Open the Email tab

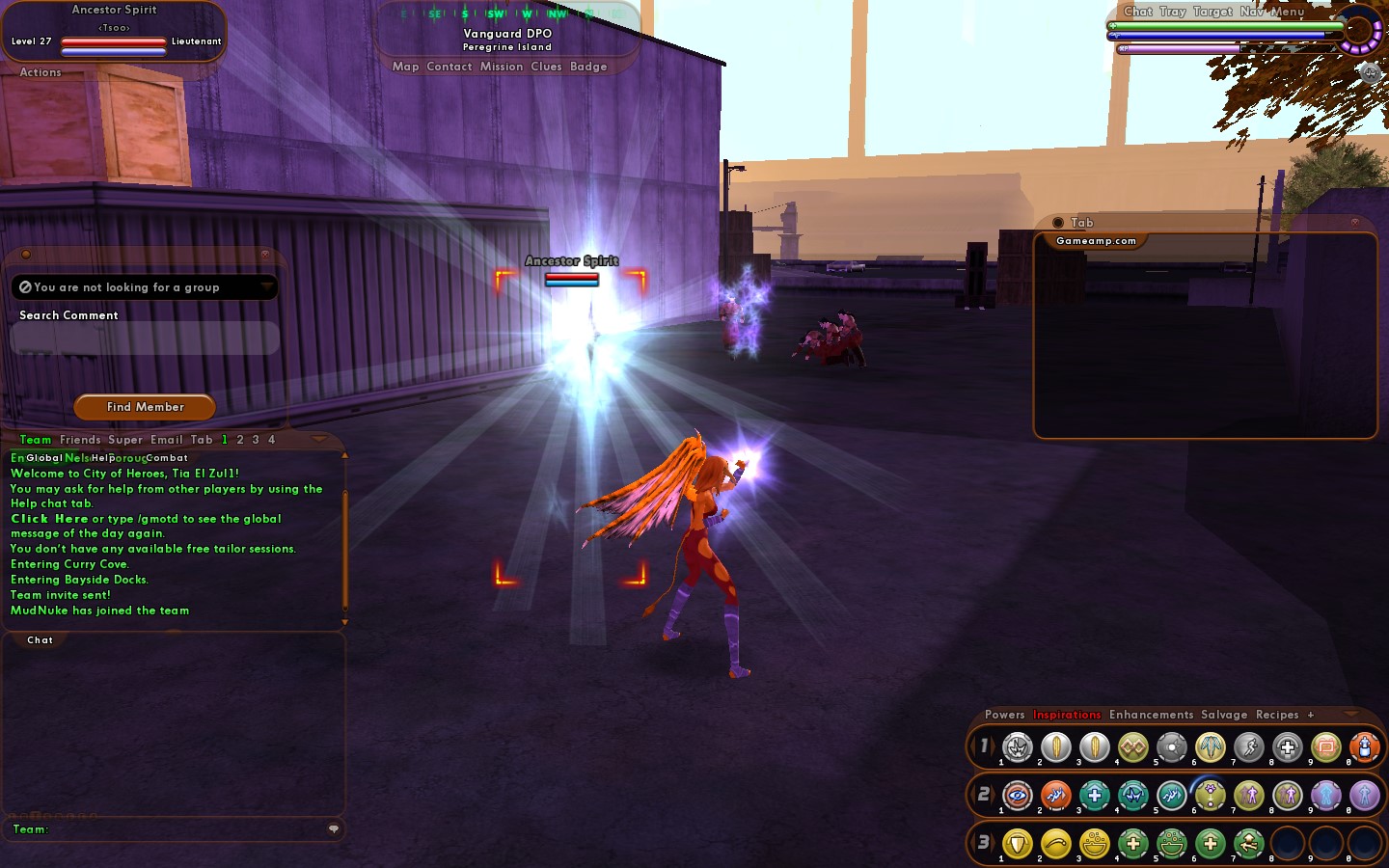166,440
